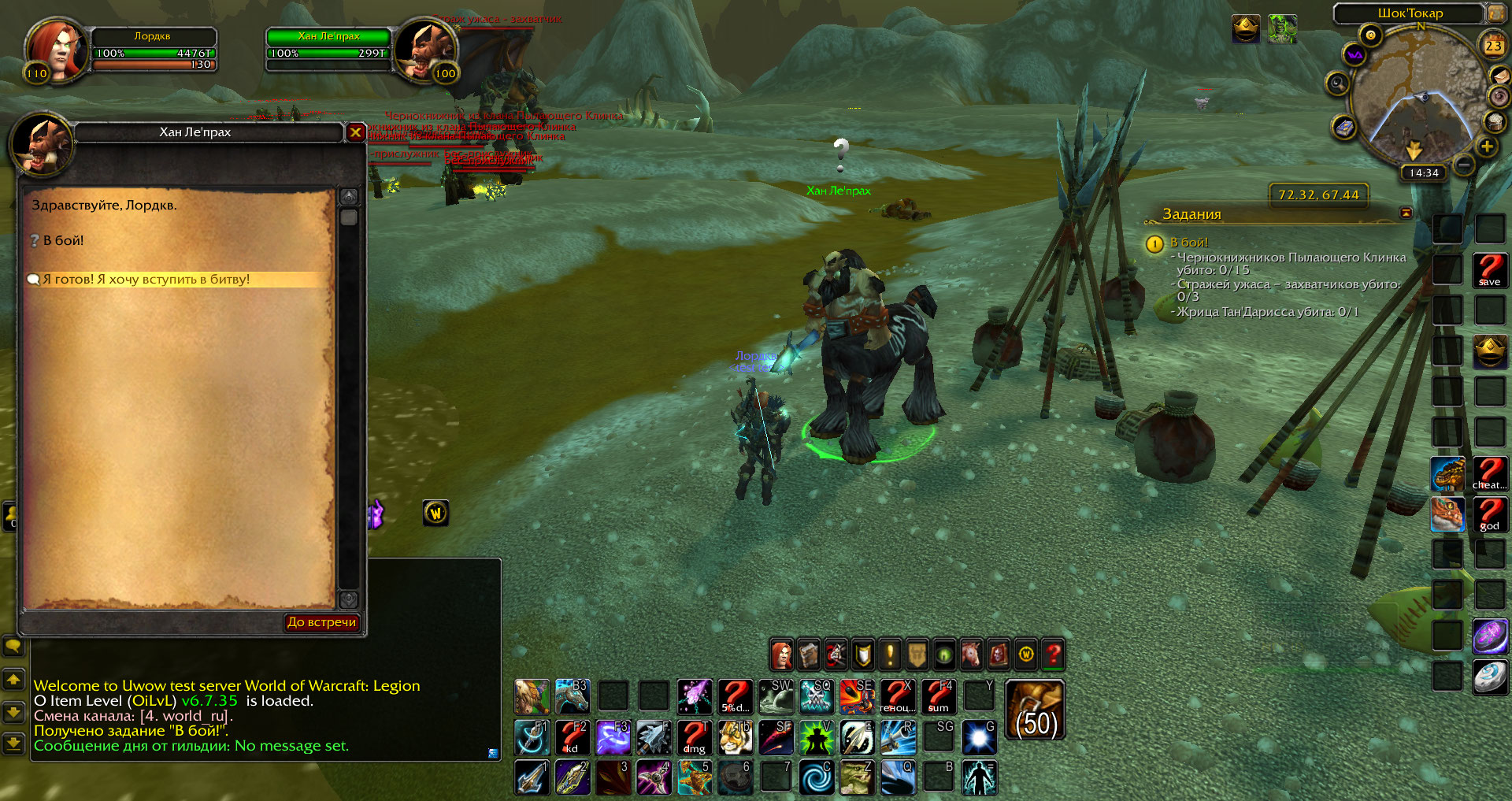Activate the 'god' macro button
The width and height of the screenshot is (1512, 801).
[1489, 515]
